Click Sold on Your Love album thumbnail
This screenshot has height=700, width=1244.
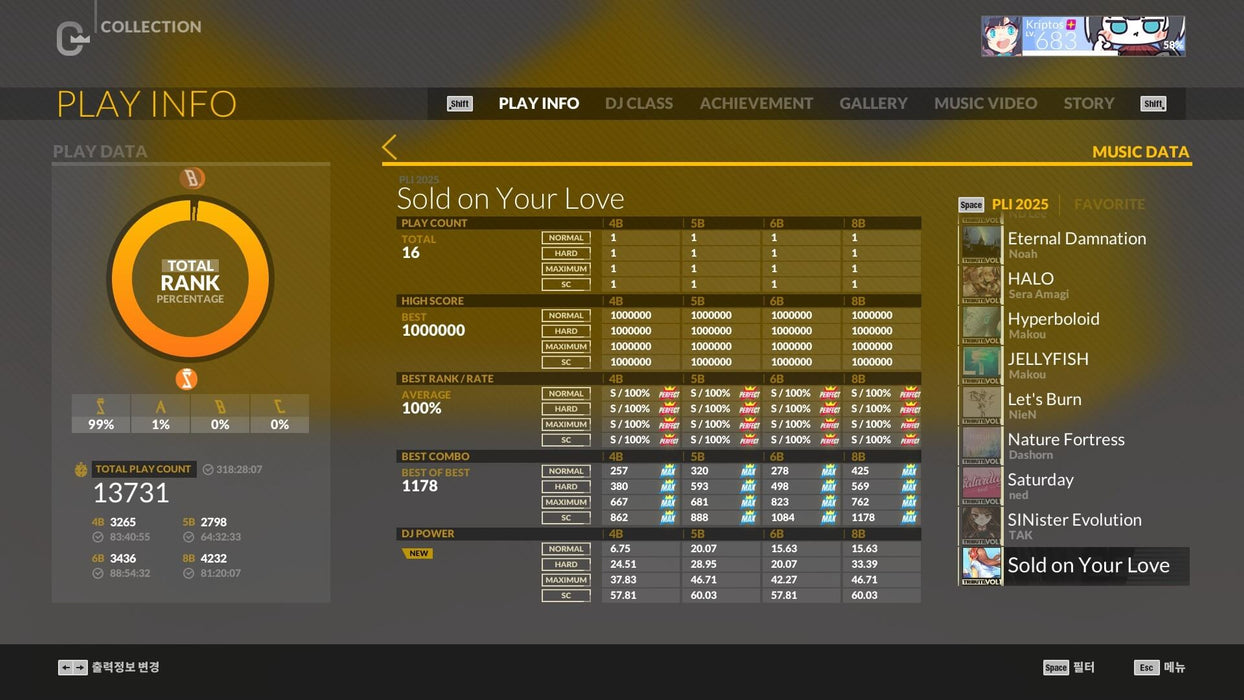tap(981, 566)
